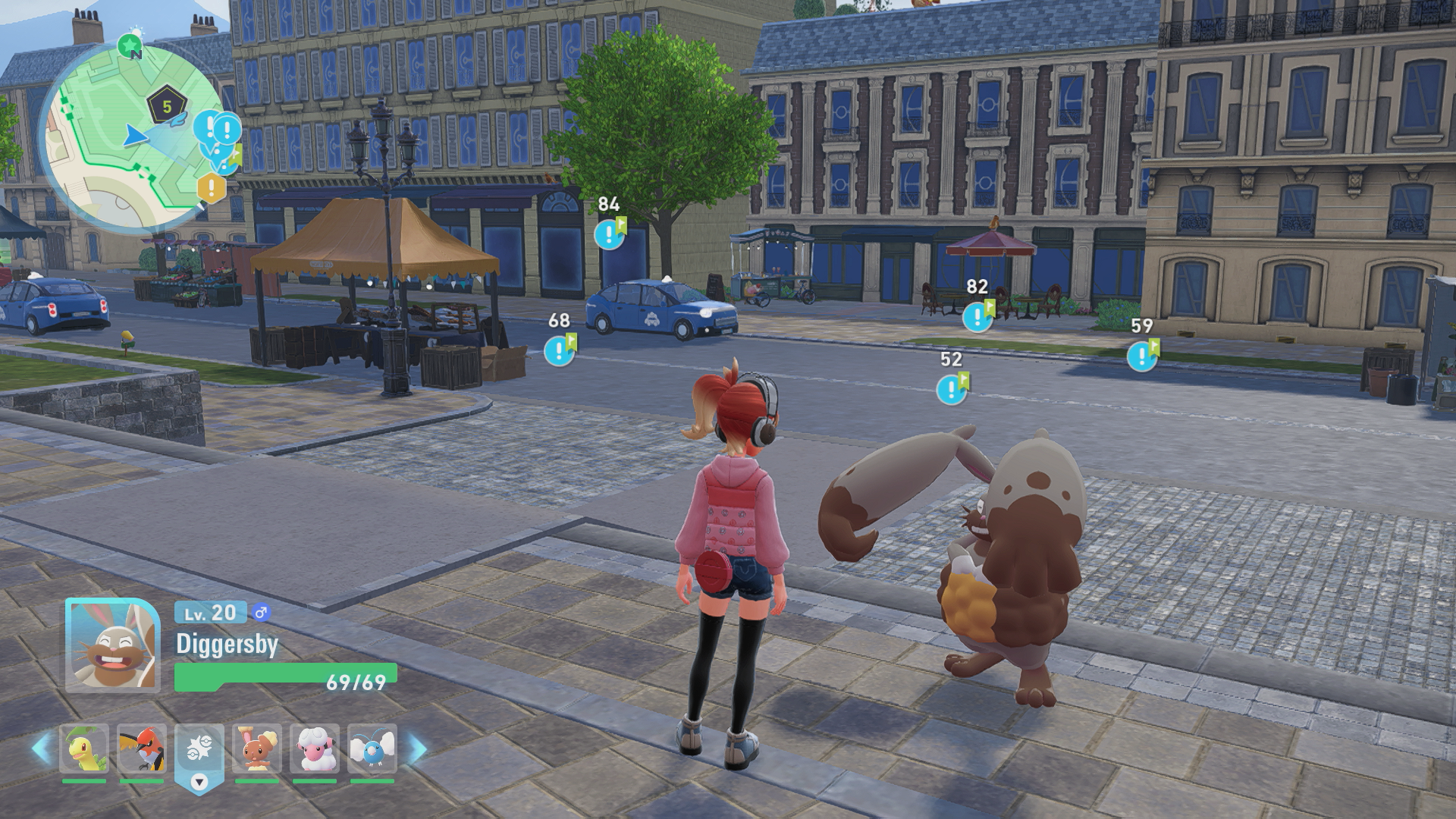This screenshot has height=819, width=1456.
Task: Select the Wild Zone 5 badge on minimap
Action: point(167,107)
